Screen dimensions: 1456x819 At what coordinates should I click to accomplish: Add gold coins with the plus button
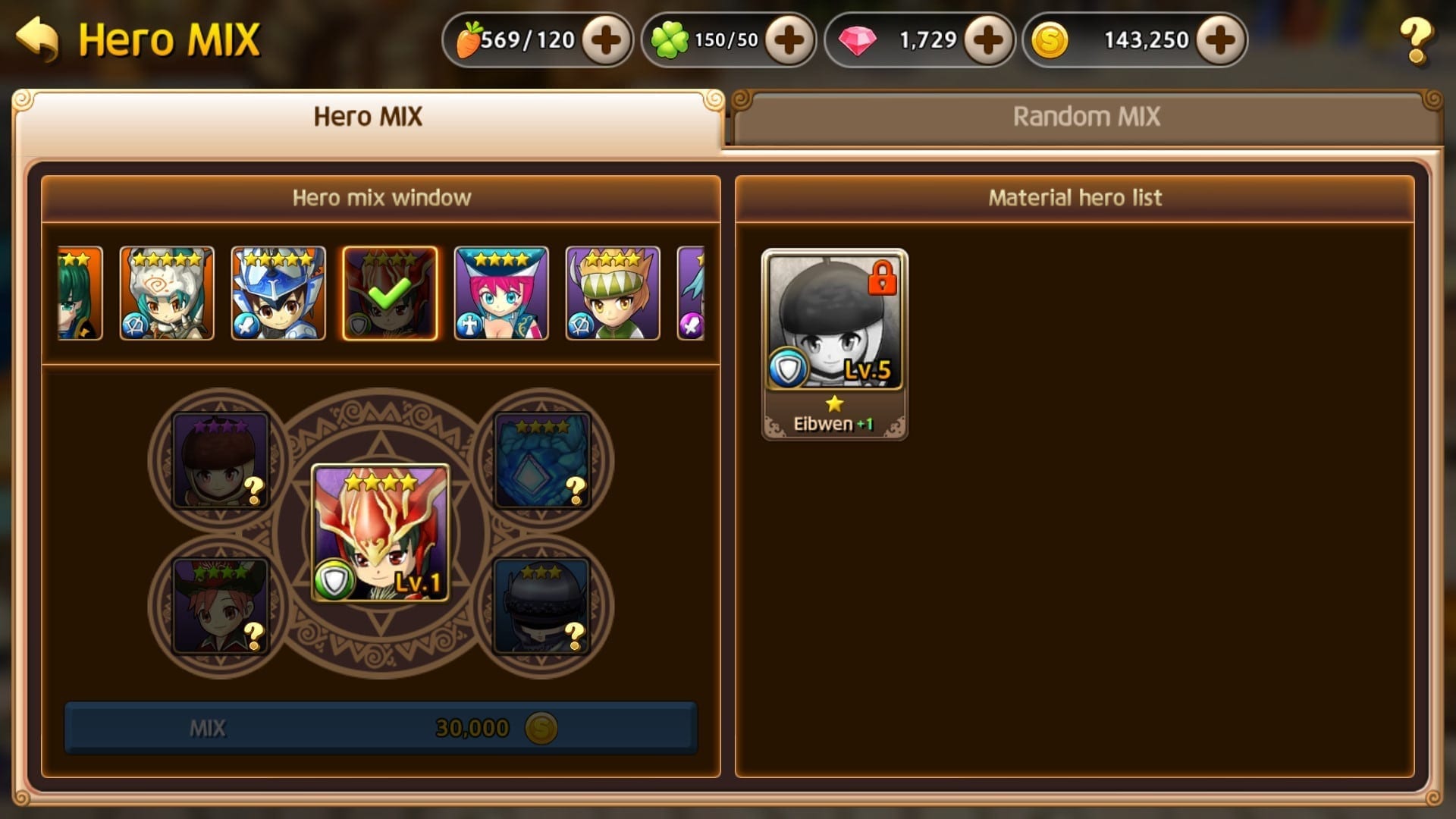point(1220,39)
